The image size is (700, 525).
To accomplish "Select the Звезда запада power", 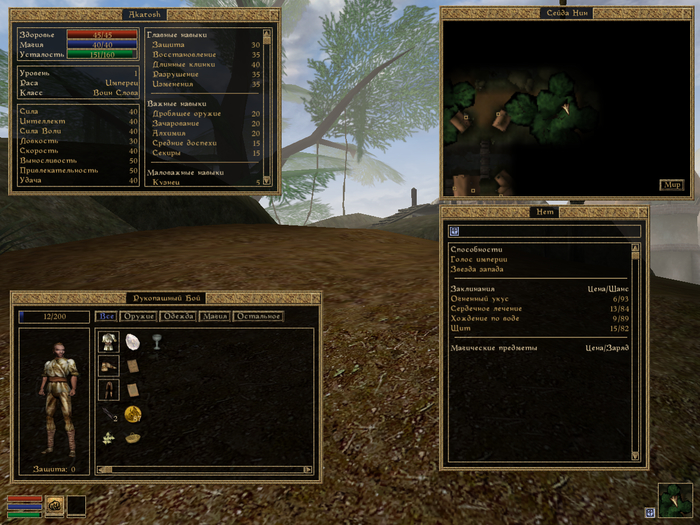I will coord(477,269).
